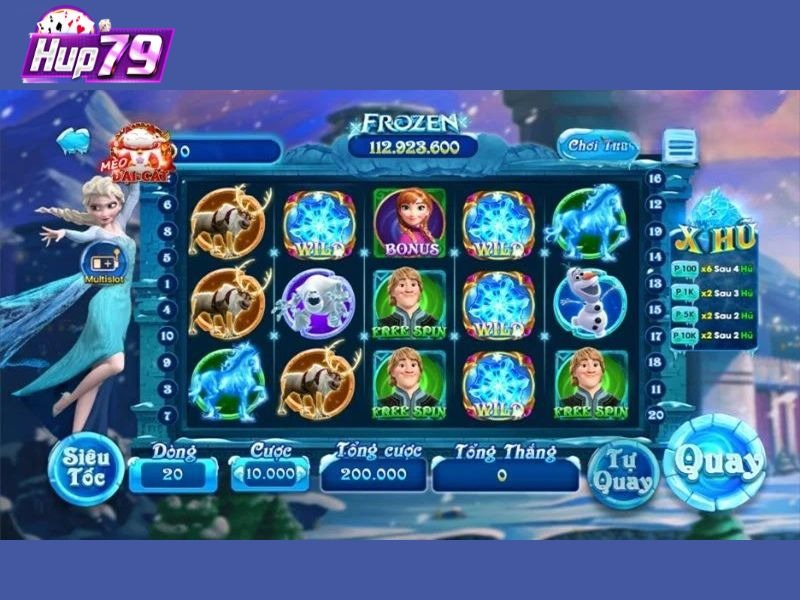The image size is (800, 600).
Task: Select the P.5K jackpot room
Action: point(685,315)
